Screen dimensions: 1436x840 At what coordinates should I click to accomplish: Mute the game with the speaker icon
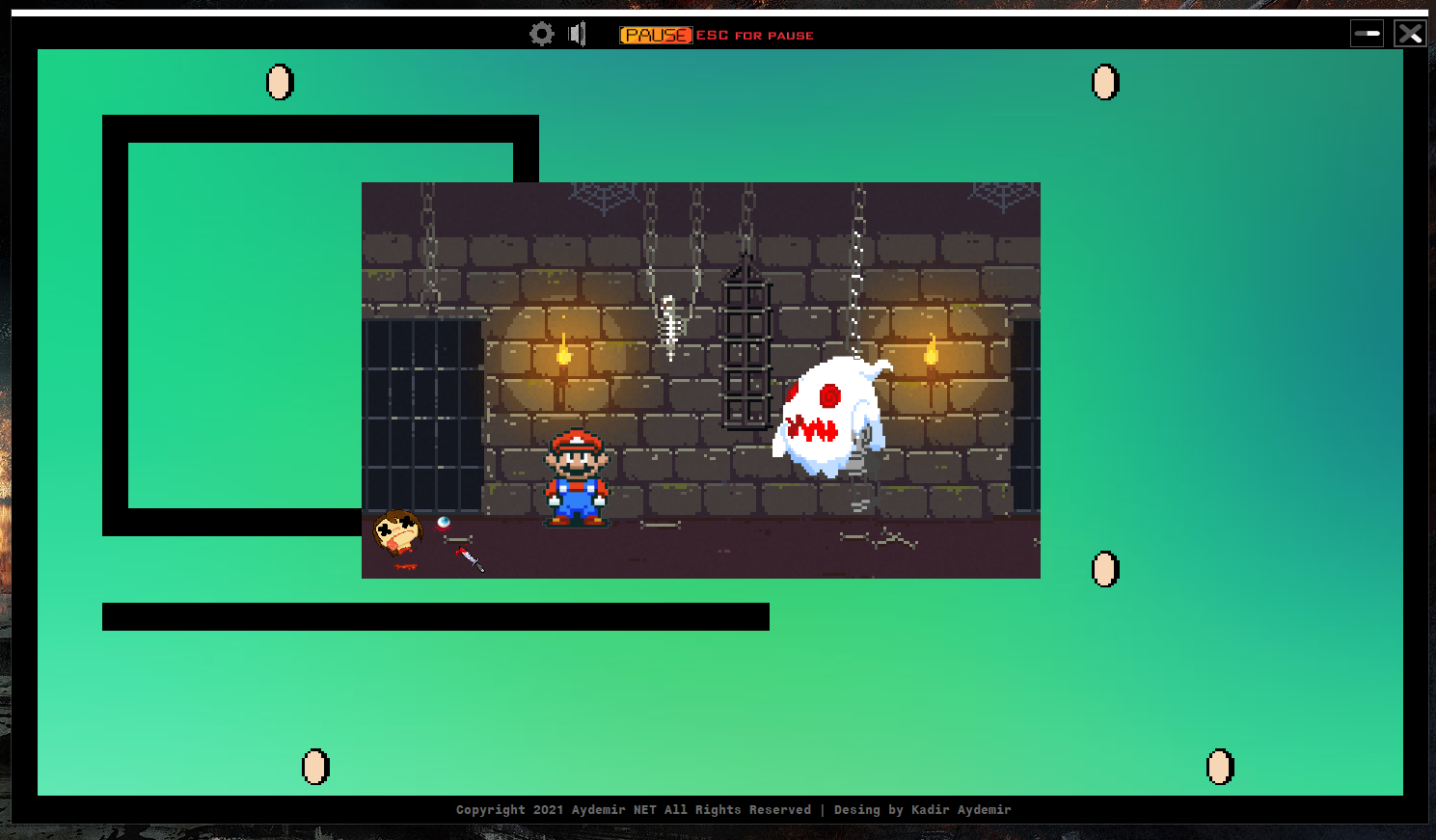(577, 34)
